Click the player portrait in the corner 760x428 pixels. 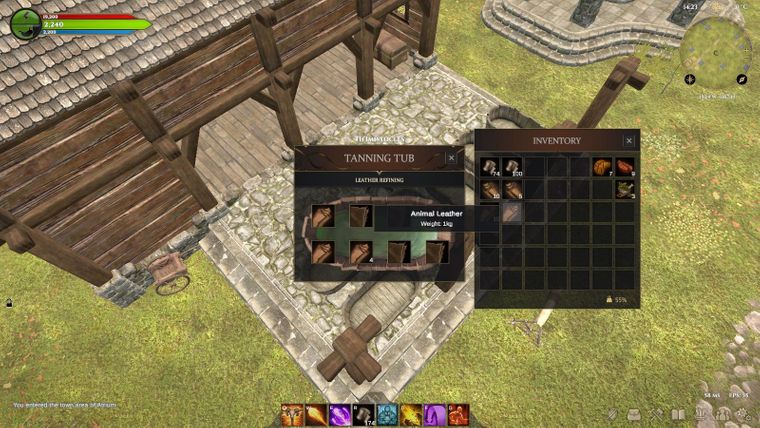[25, 24]
